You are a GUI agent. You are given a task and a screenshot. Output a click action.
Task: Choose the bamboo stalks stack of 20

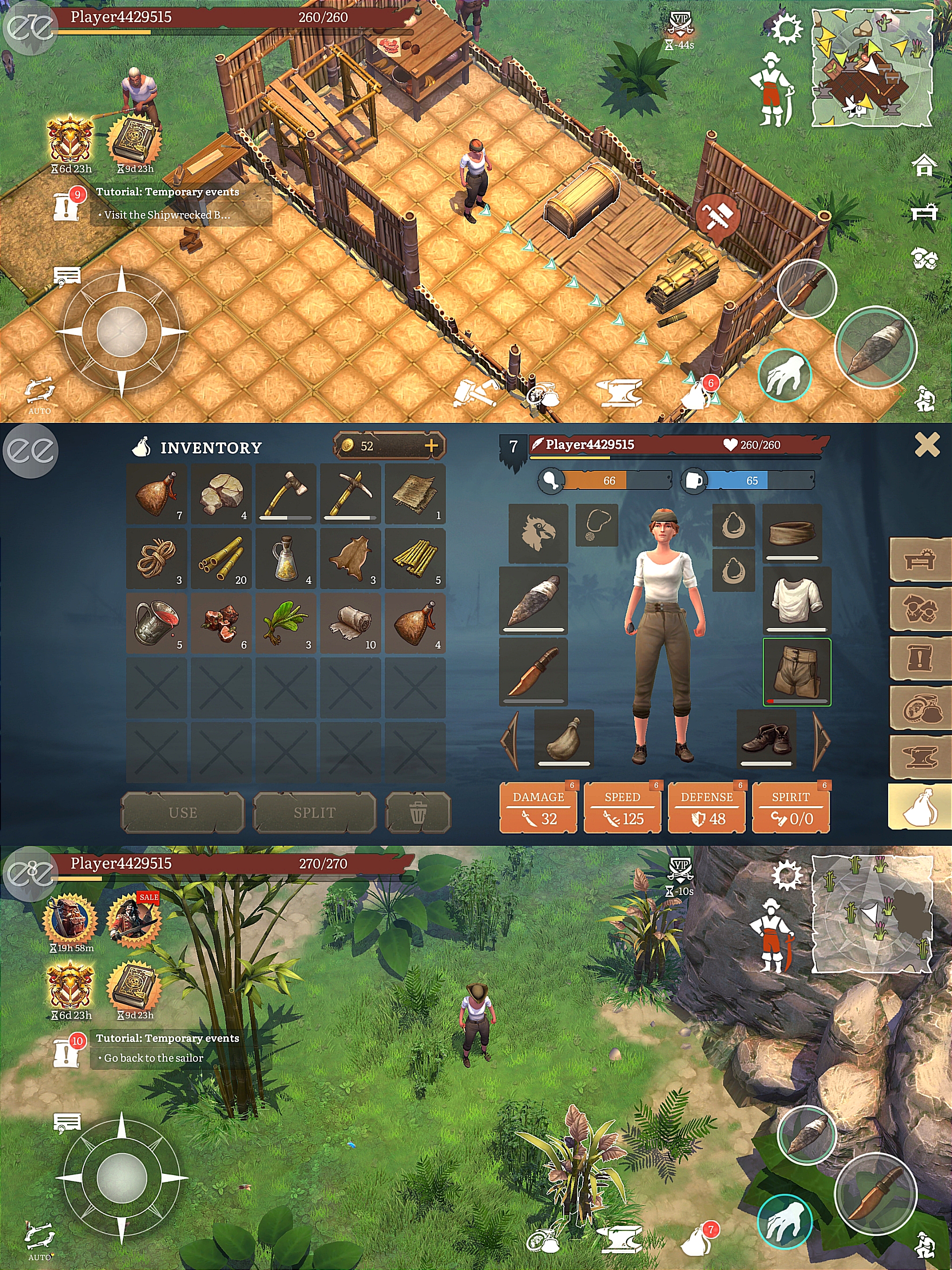222,559
